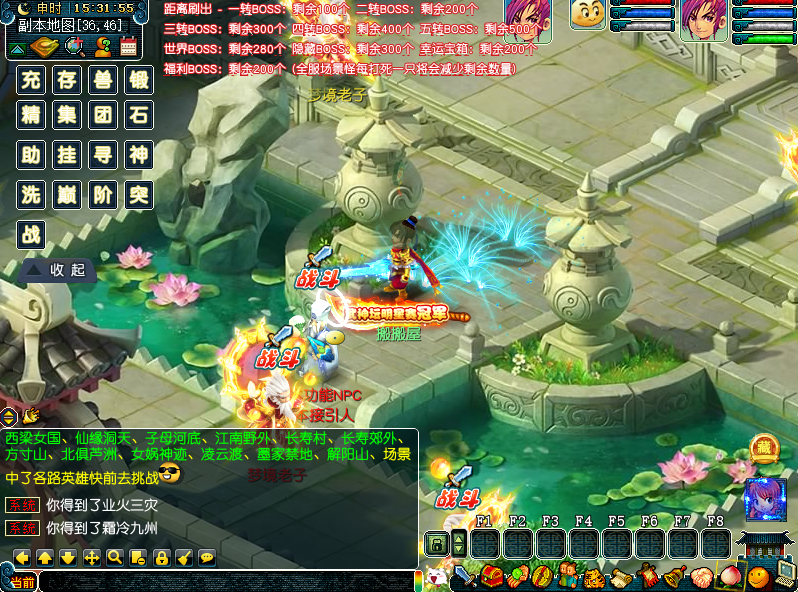Click the 存 button in the shortcut grid
The width and height of the screenshot is (798, 592).
[67, 80]
